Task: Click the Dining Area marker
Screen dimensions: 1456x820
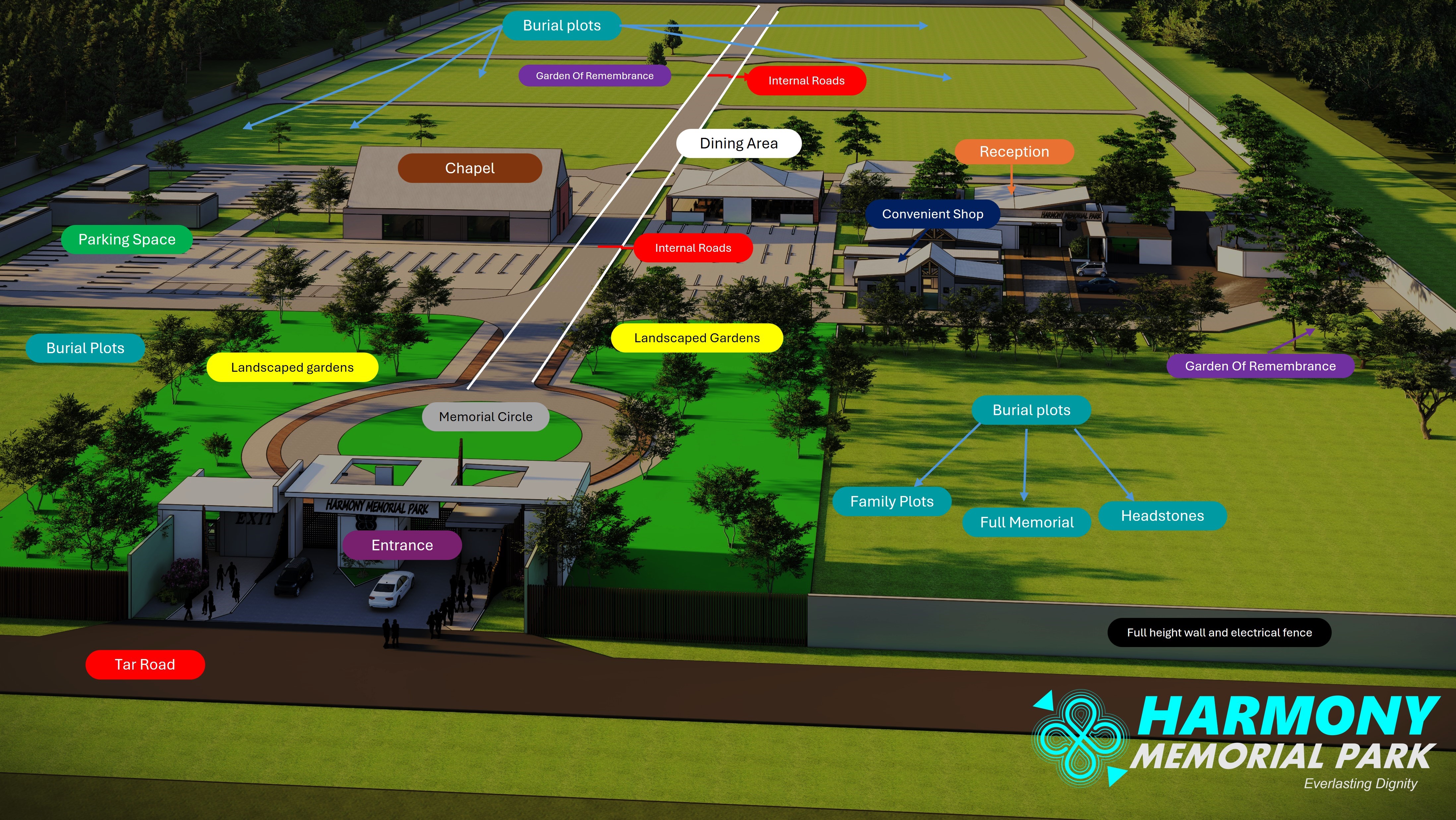Action: click(738, 143)
